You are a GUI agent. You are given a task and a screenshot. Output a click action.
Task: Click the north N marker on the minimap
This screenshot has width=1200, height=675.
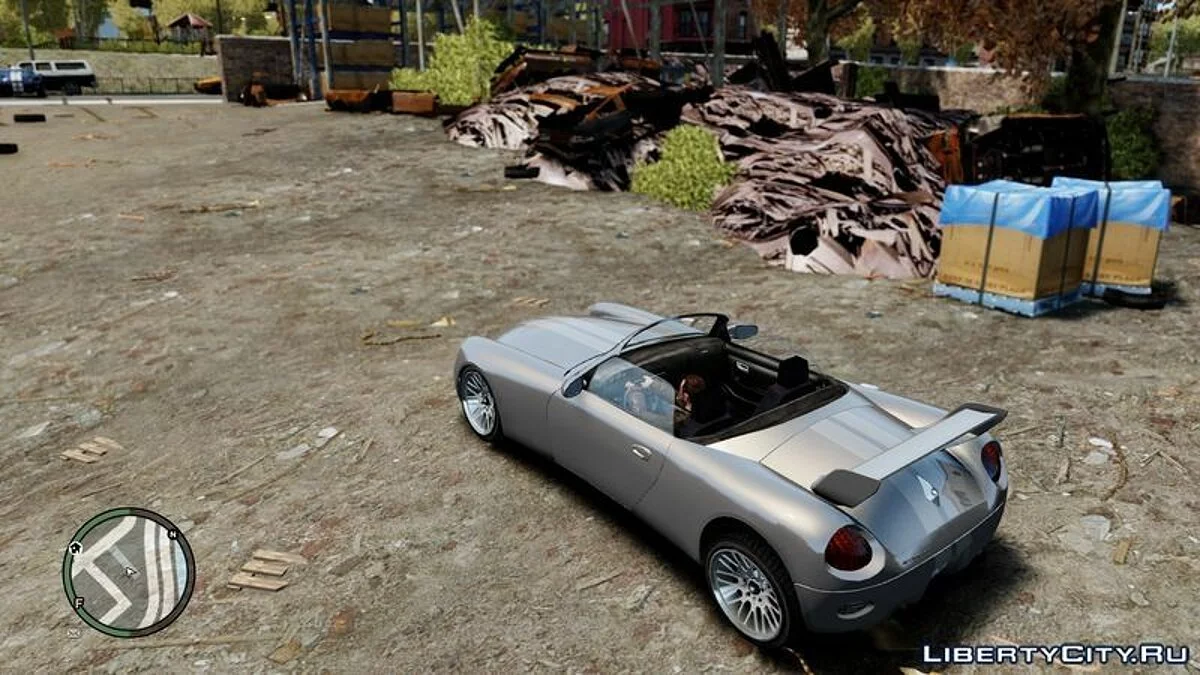[x=173, y=535]
